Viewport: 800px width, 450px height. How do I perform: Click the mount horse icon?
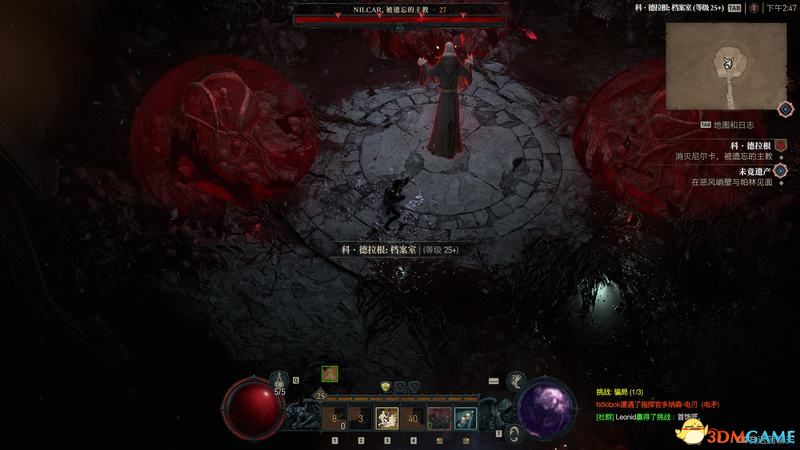coord(517,381)
